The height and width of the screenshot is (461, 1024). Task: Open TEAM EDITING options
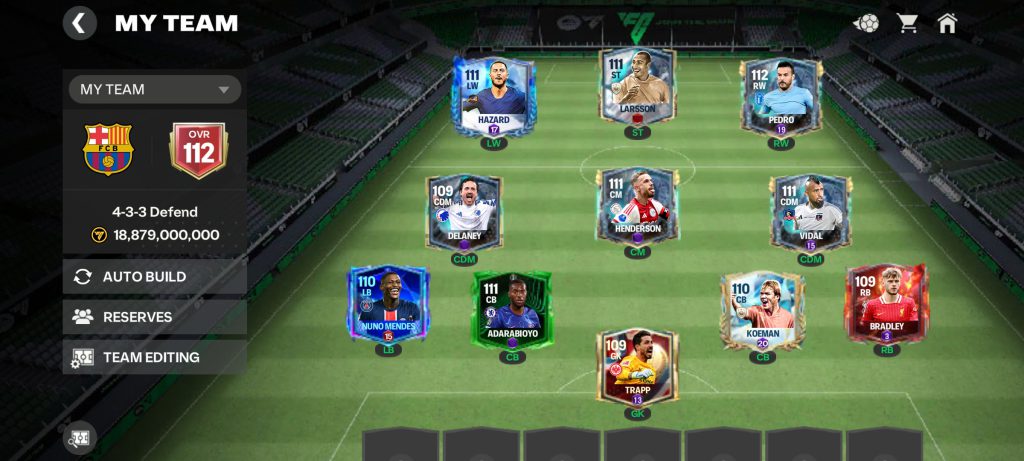coord(155,357)
